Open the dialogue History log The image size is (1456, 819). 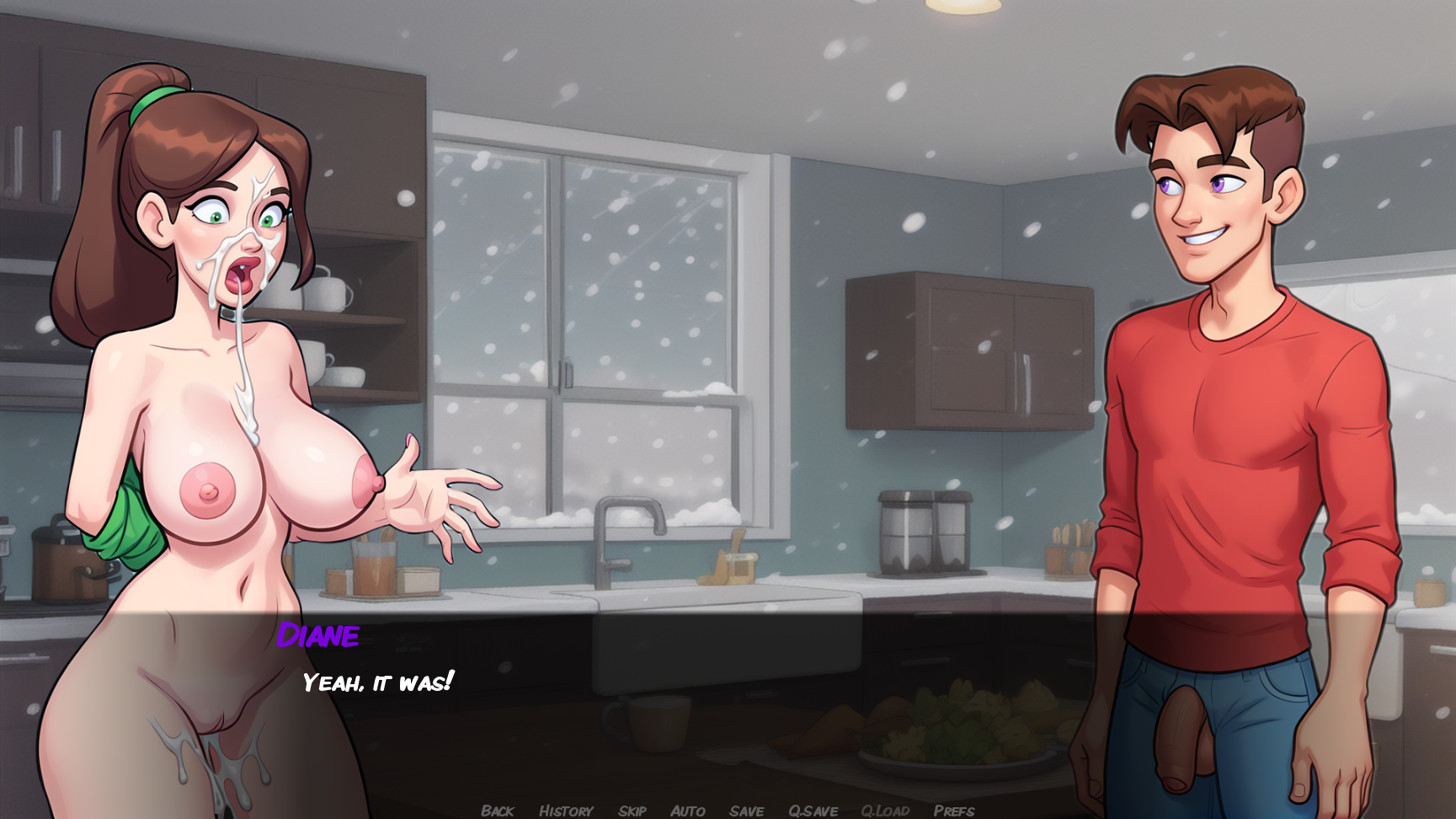(566, 811)
